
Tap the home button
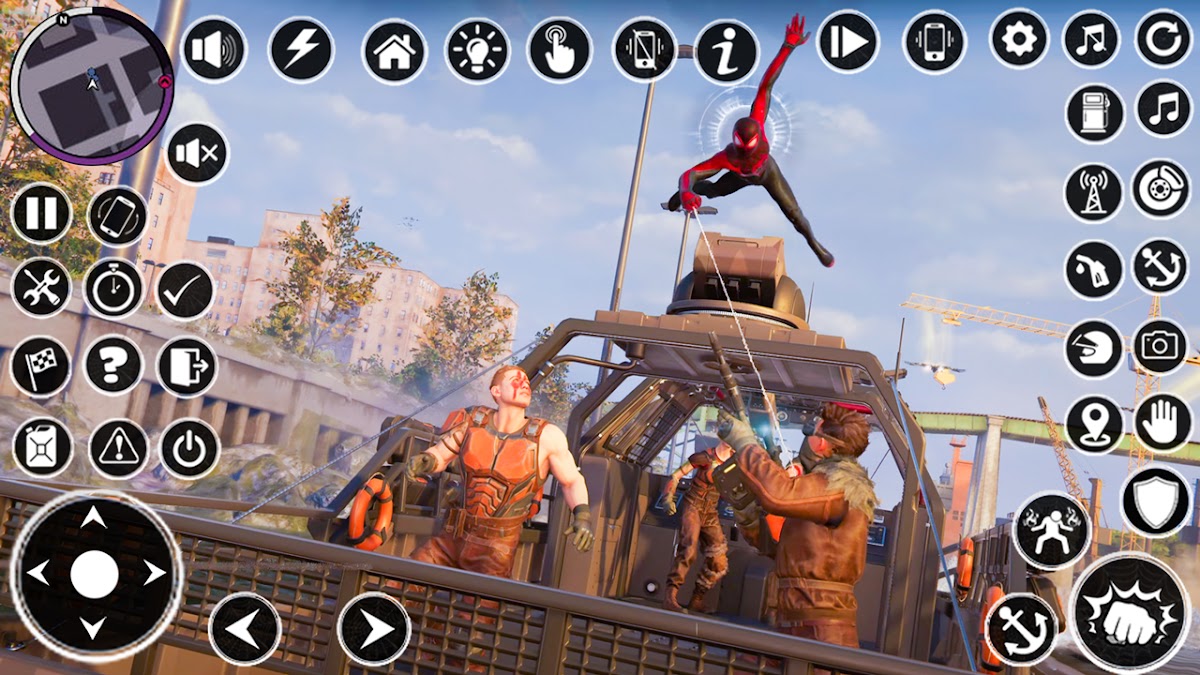click(x=394, y=51)
